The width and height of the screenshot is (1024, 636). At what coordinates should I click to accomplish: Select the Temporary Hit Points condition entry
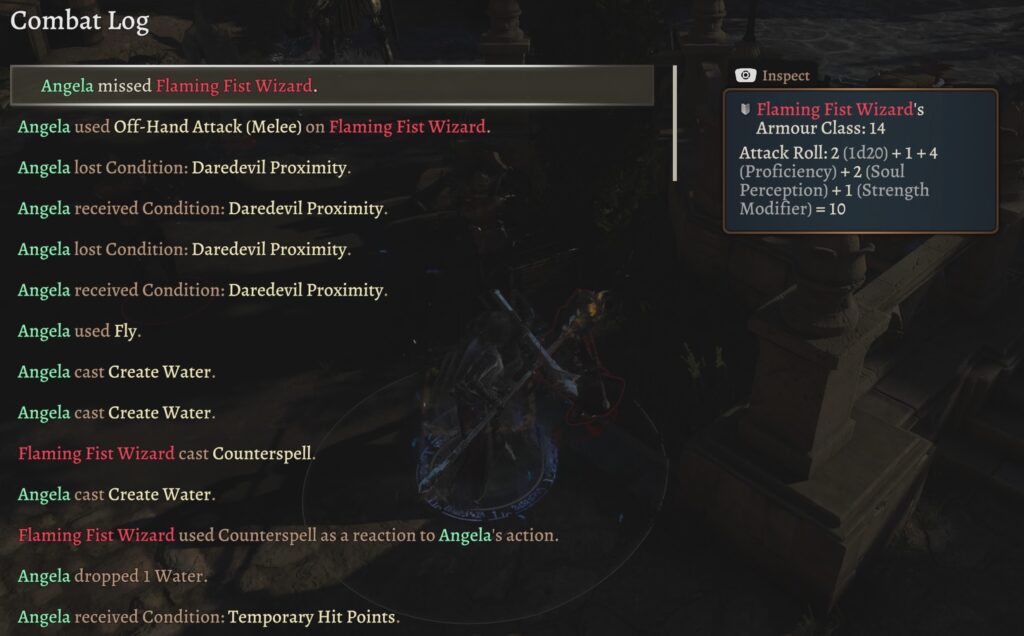click(x=209, y=618)
